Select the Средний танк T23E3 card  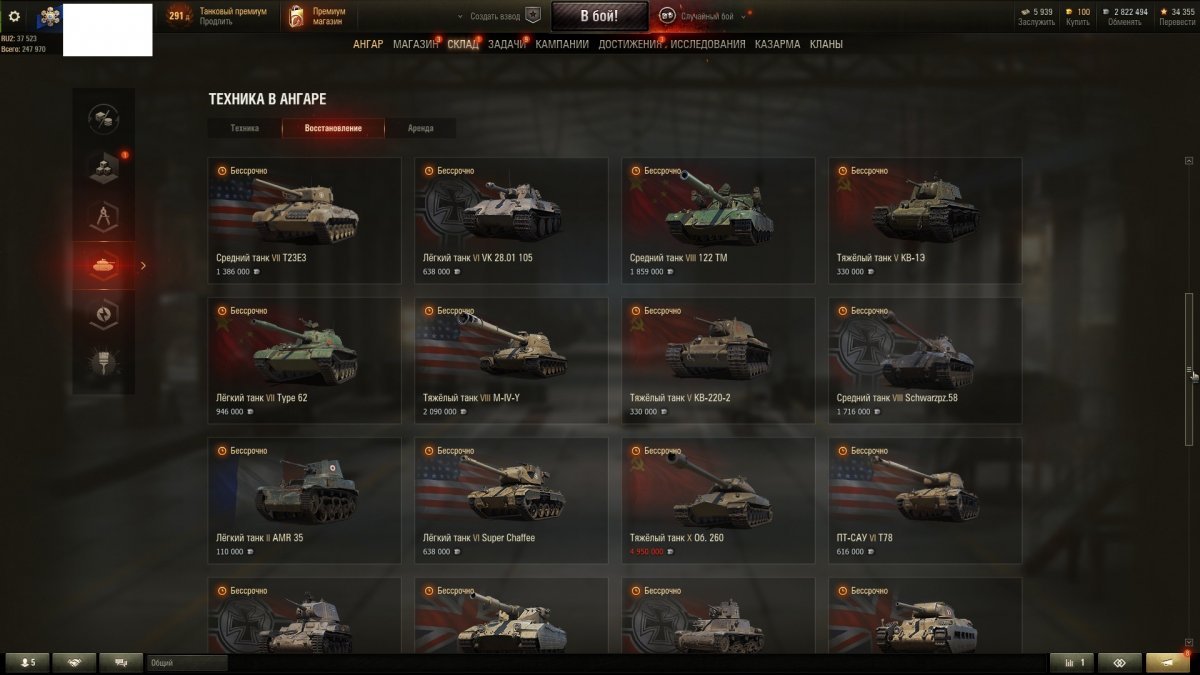pyautogui.click(x=304, y=220)
